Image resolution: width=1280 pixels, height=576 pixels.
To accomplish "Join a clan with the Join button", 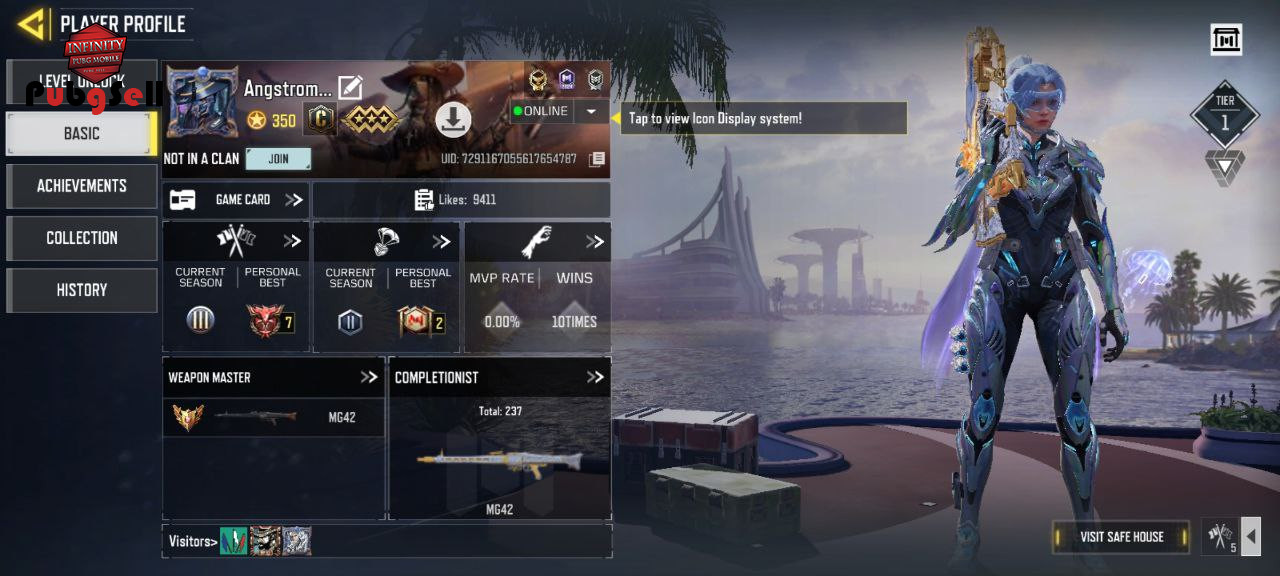I will [278, 159].
